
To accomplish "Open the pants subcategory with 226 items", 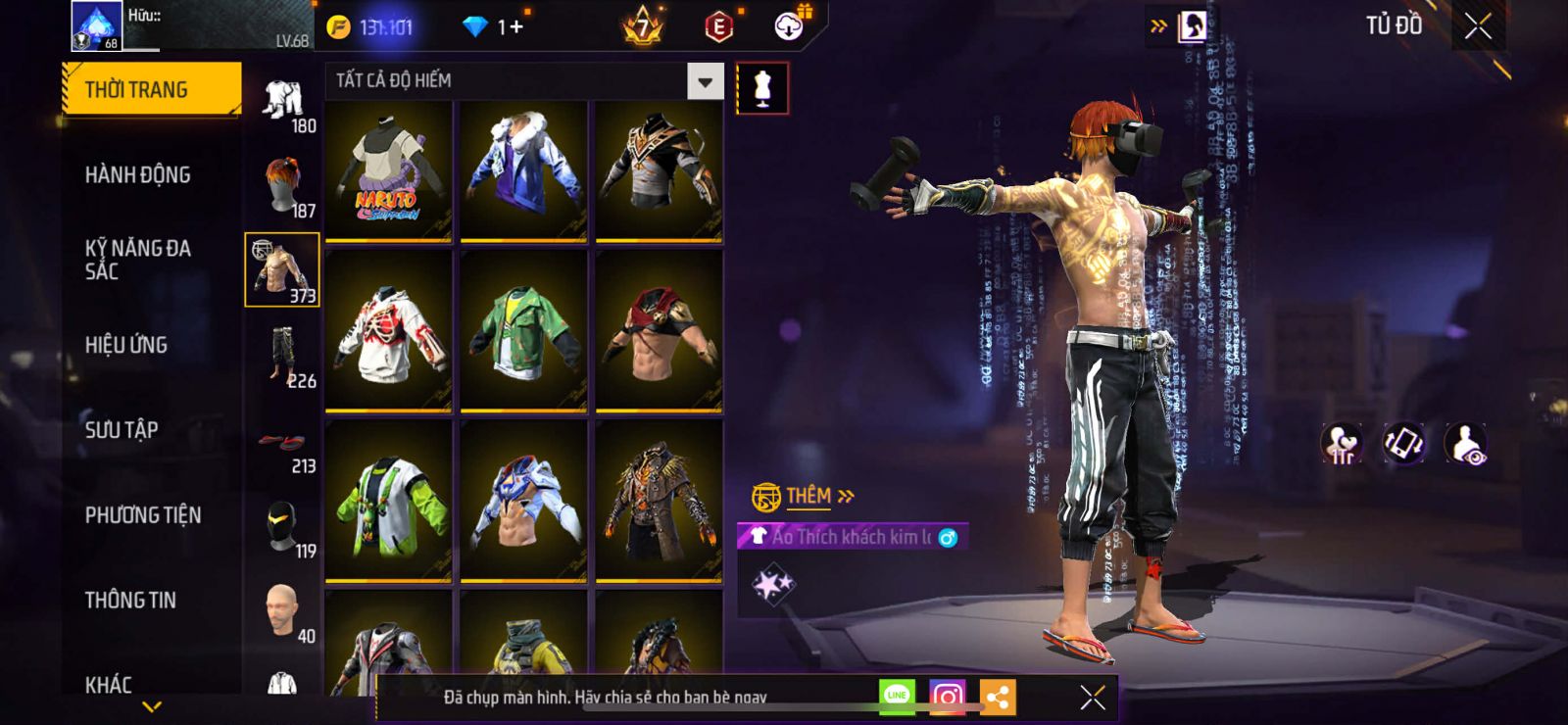I will [x=283, y=357].
